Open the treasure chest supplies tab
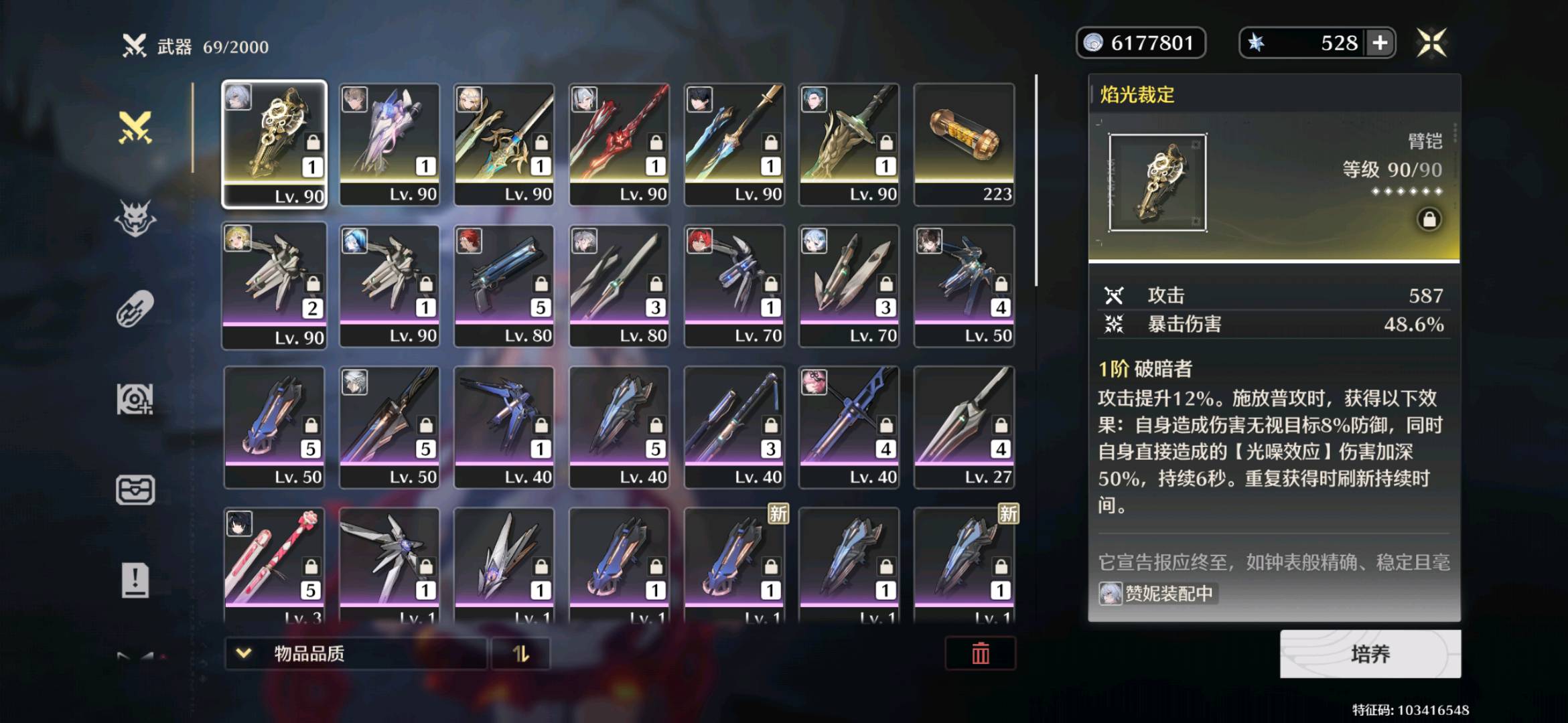Image resolution: width=1568 pixels, height=723 pixels. [135, 490]
